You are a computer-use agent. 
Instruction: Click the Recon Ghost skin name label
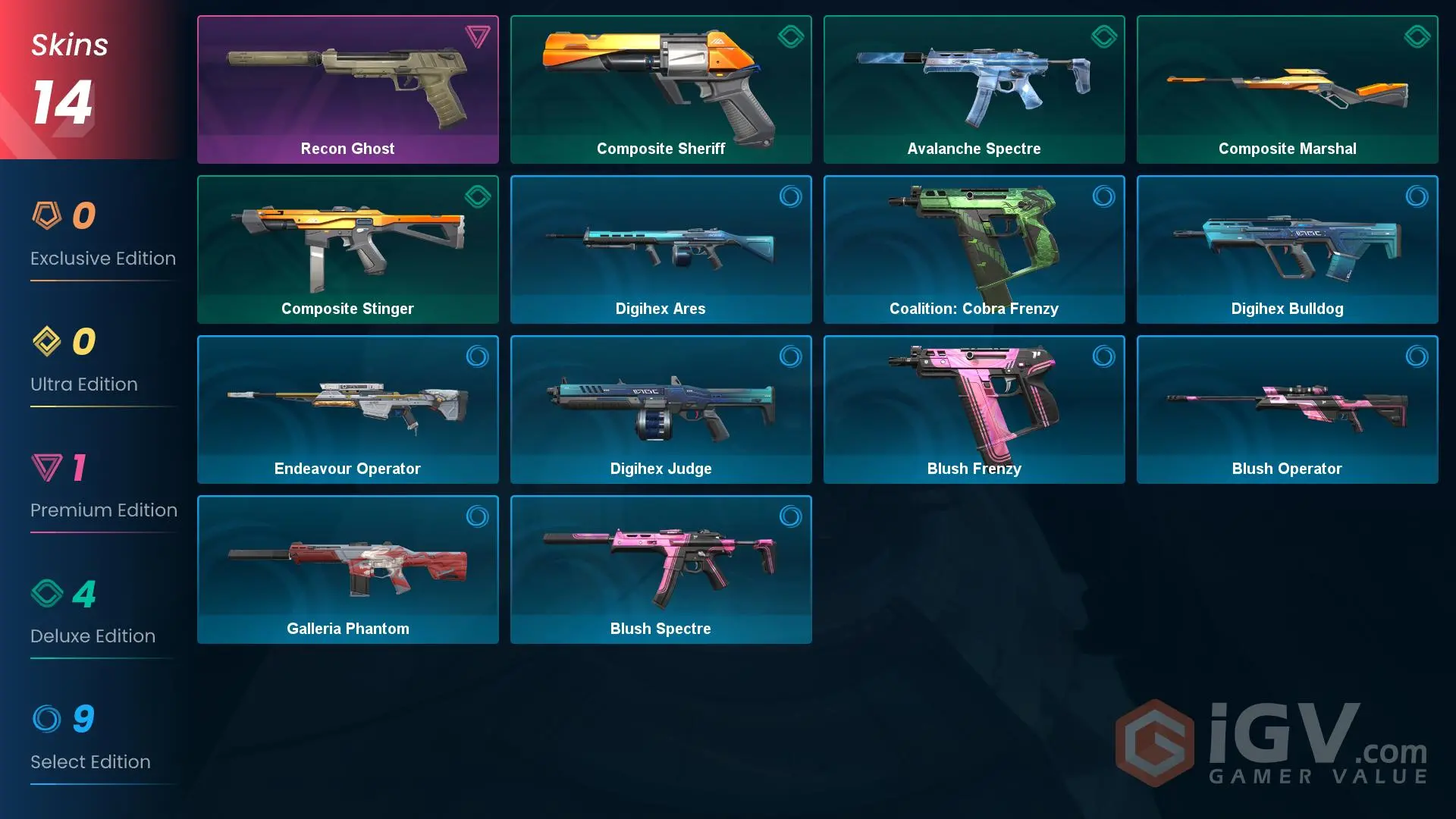[x=347, y=149]
